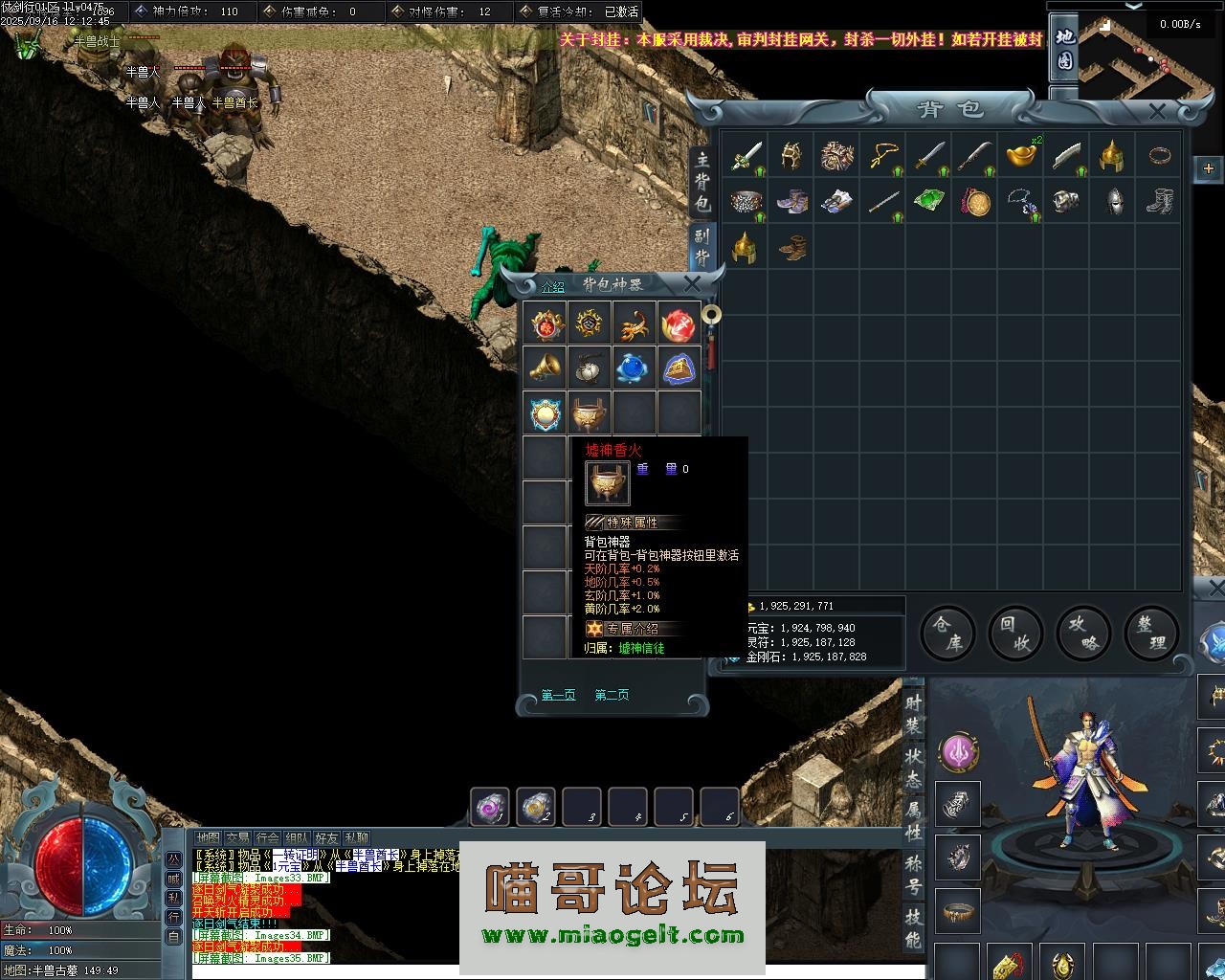Switch chat to the 行会 guild channel
Image resolution: width=1225 pixels, height=980 pixels.
point(268,837)
